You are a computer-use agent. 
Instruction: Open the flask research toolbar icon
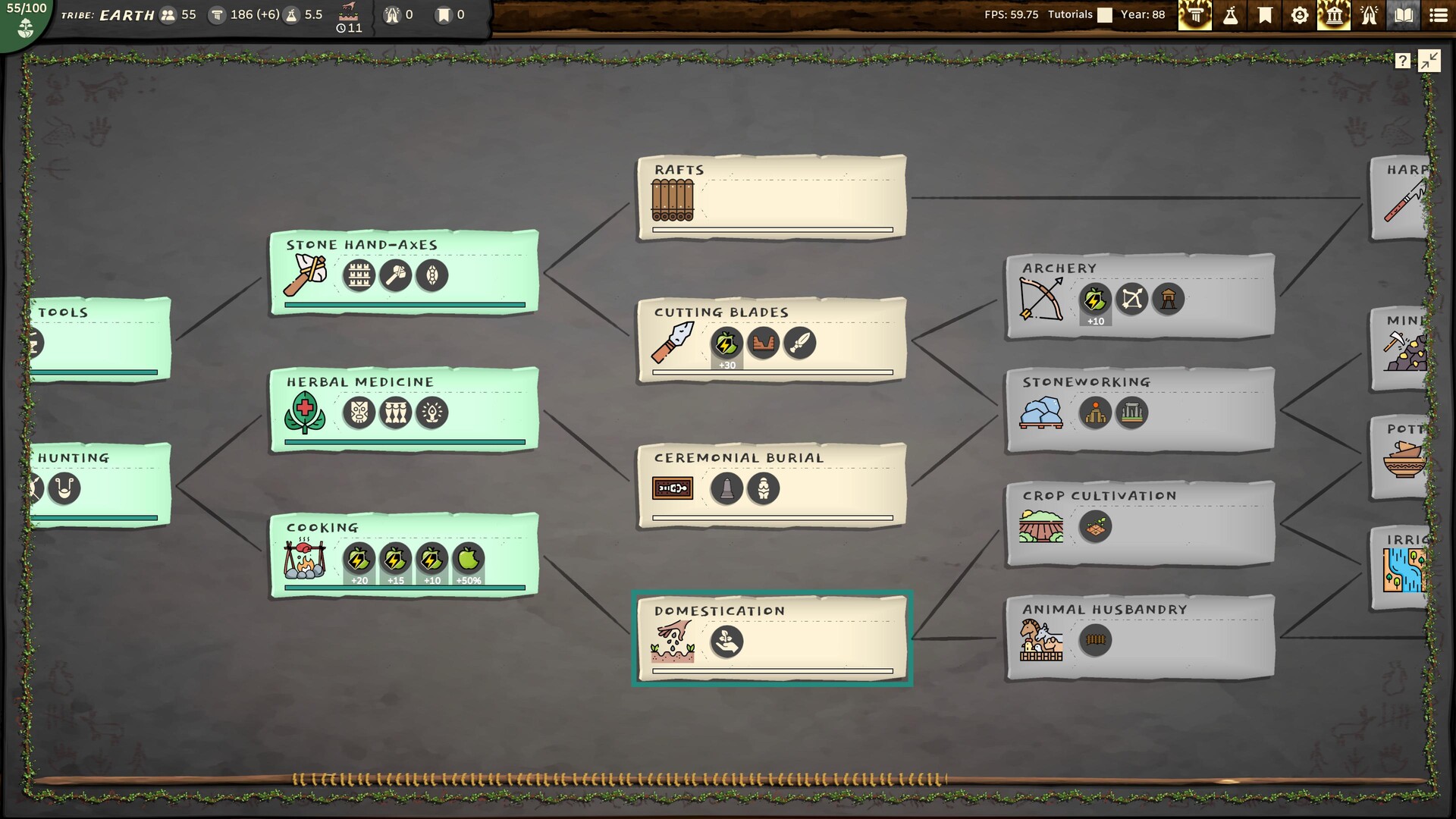pos(1230,15)
